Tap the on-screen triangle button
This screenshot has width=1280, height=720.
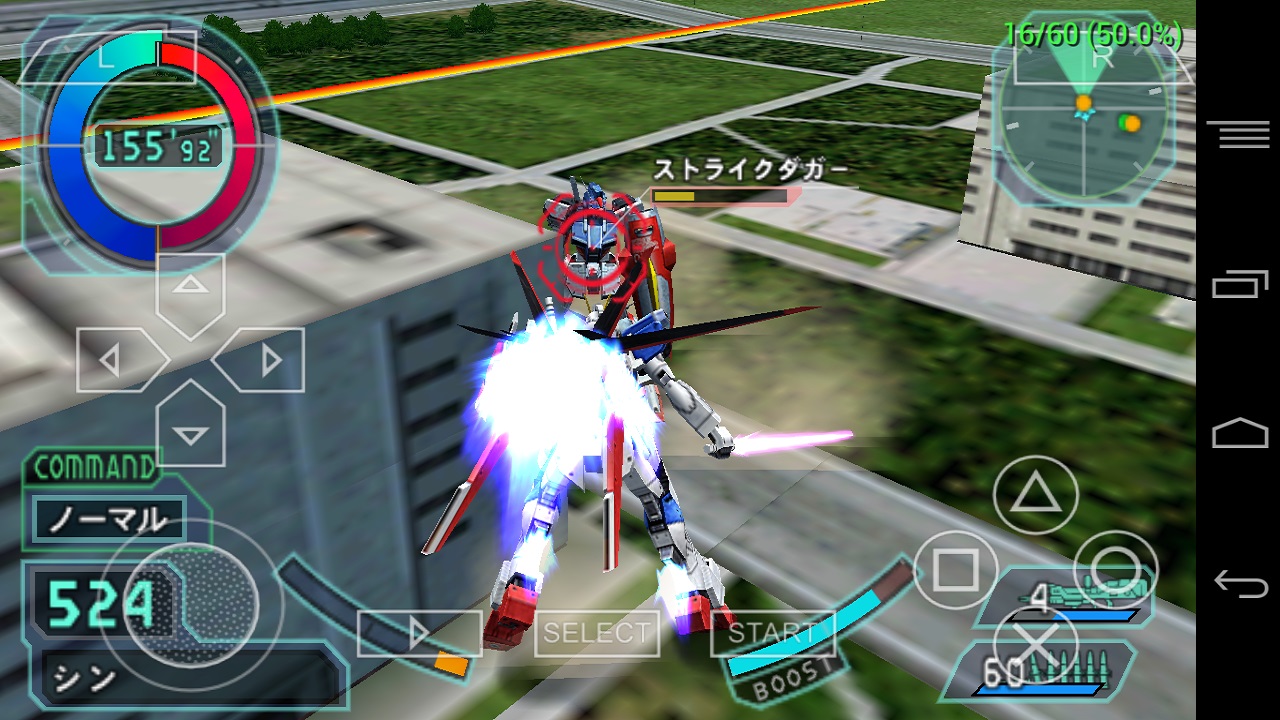pyautogui.click(x=1036, y=494)
